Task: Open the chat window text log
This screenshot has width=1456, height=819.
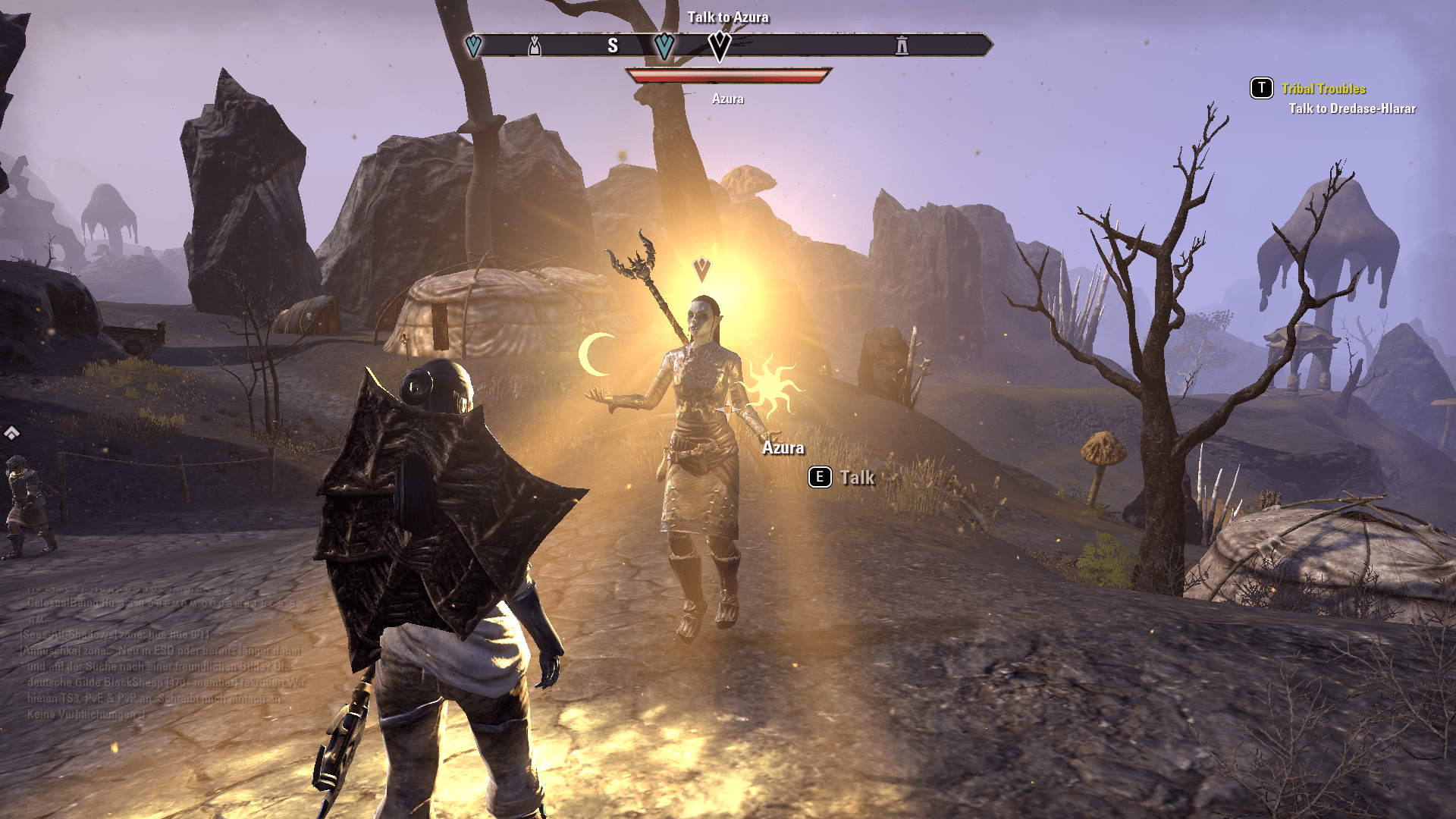Action: [x=163, y=658]
